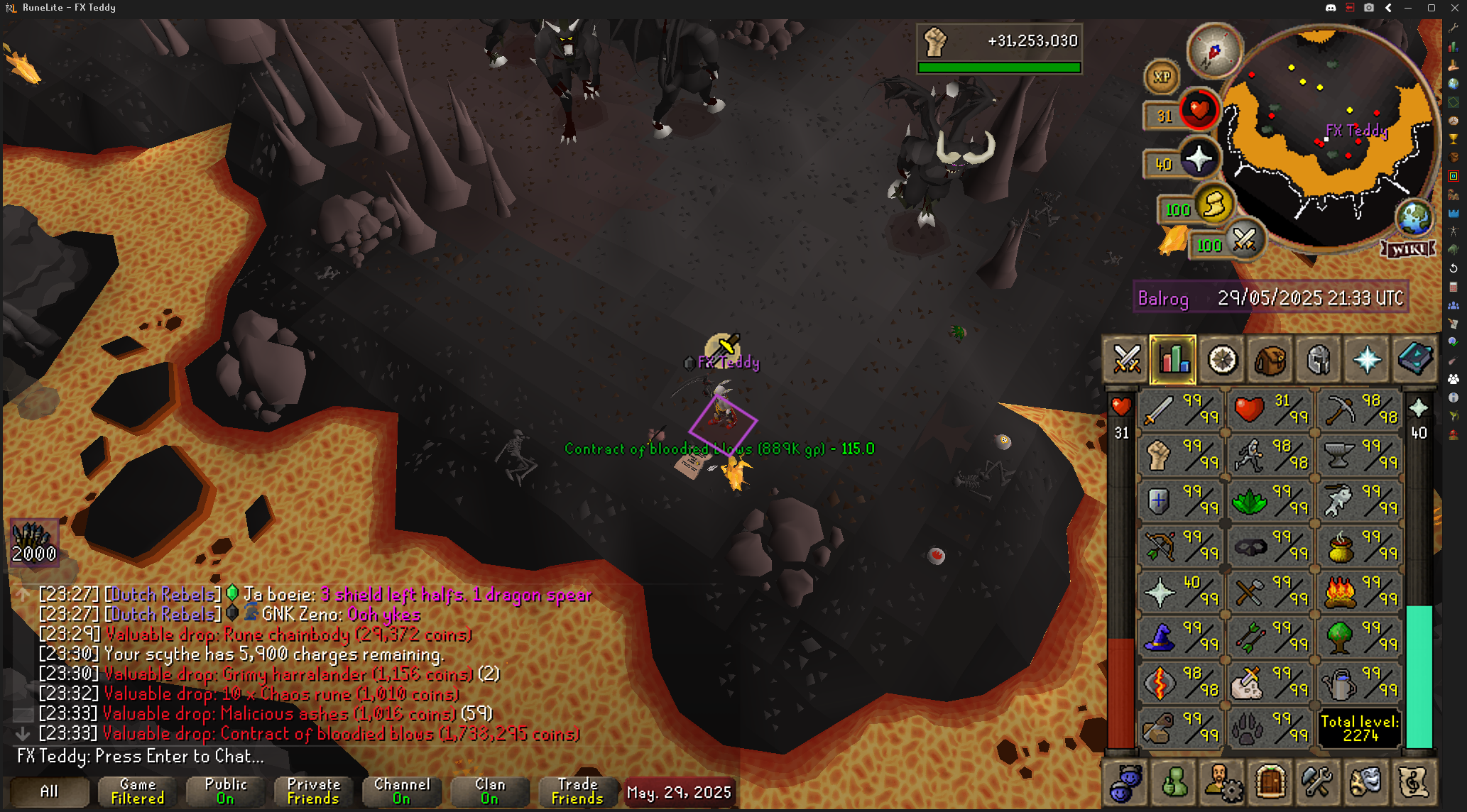Open the Clan chat filter
The image size is (1467, 812).
click(x=489, y=791)
